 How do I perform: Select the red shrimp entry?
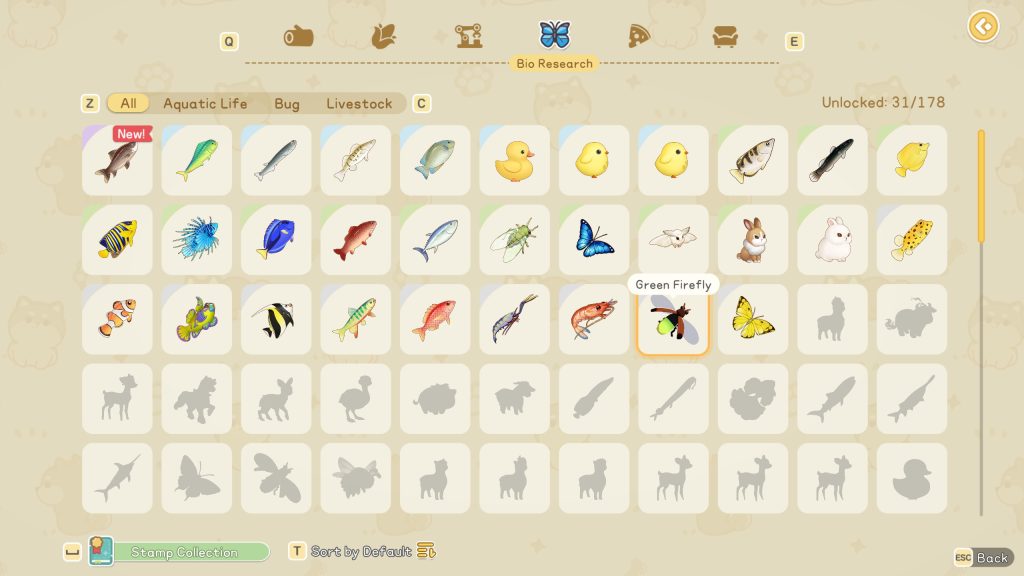(594, 320)
